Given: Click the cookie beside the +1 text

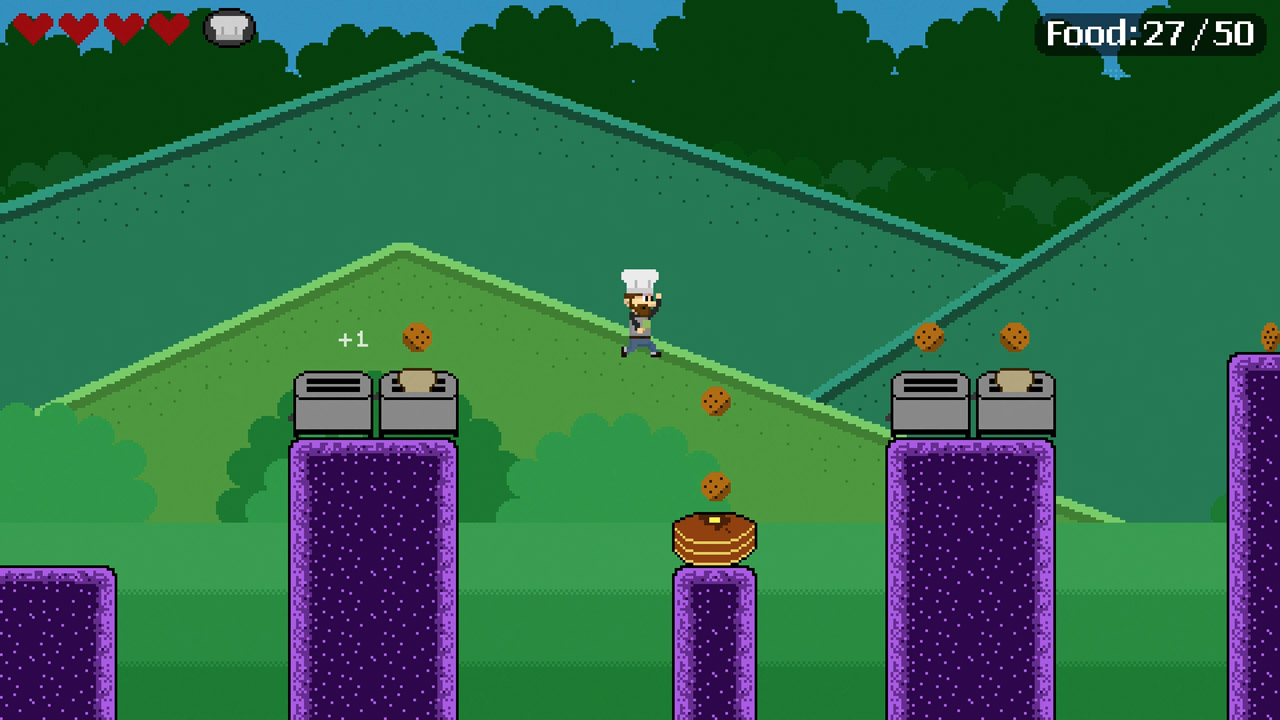Looking at the screenshot, I should [418, 338].
